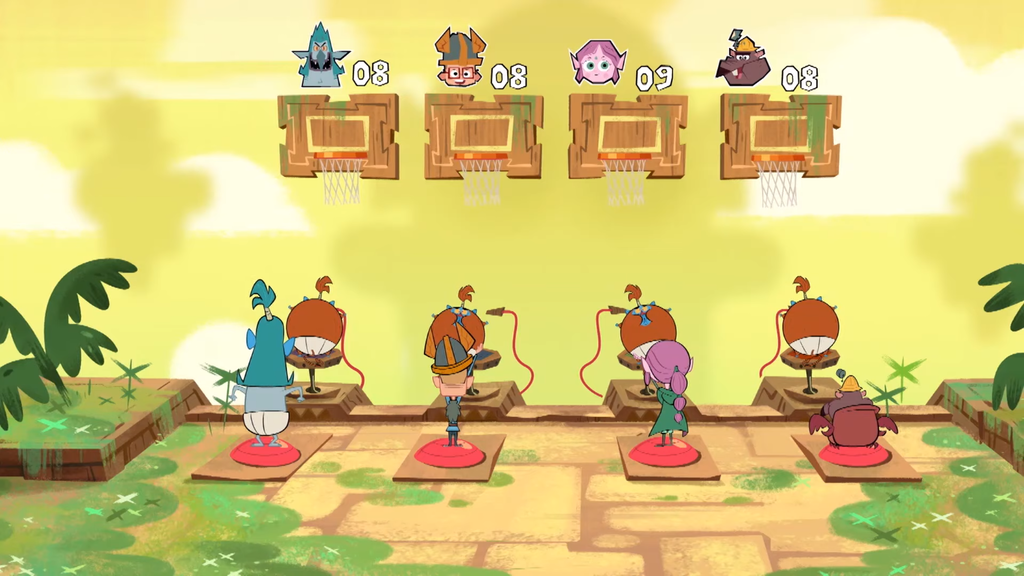Select the viking helmet boy player portrait
This screenshot has height=576, width=1024.
tap(459, 59)
